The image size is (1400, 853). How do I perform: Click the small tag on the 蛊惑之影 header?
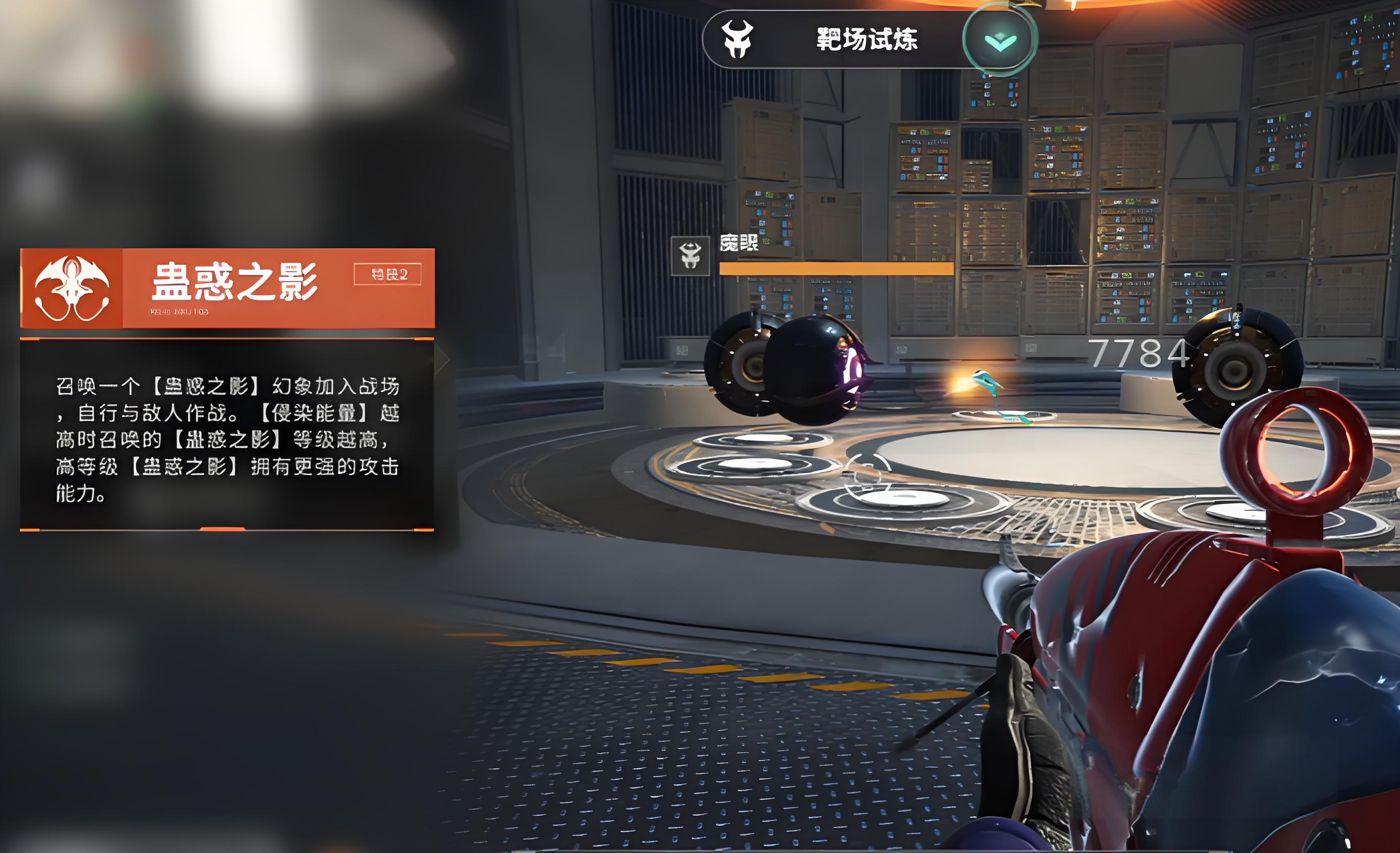[387, 275]
